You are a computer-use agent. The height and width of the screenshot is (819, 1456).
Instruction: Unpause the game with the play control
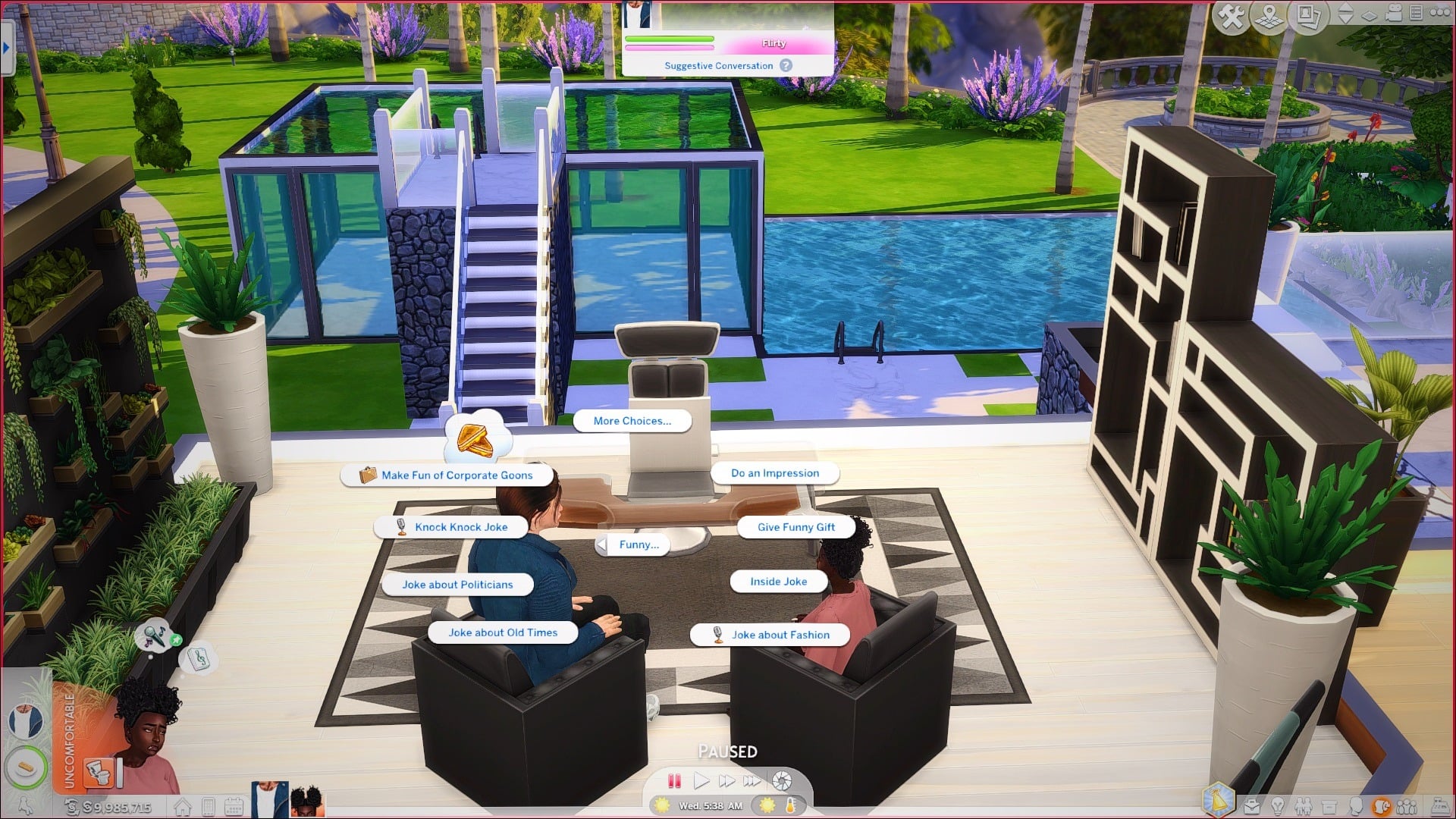pos(701,779)
